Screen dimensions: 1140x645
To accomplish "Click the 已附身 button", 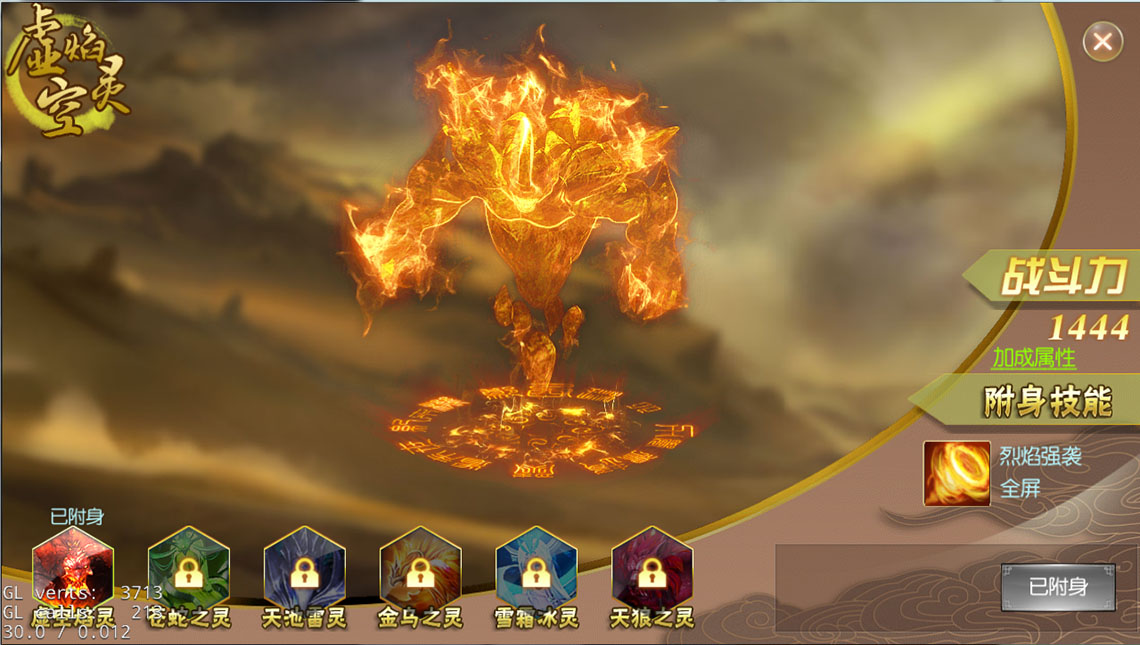I will pos(1058,587).
